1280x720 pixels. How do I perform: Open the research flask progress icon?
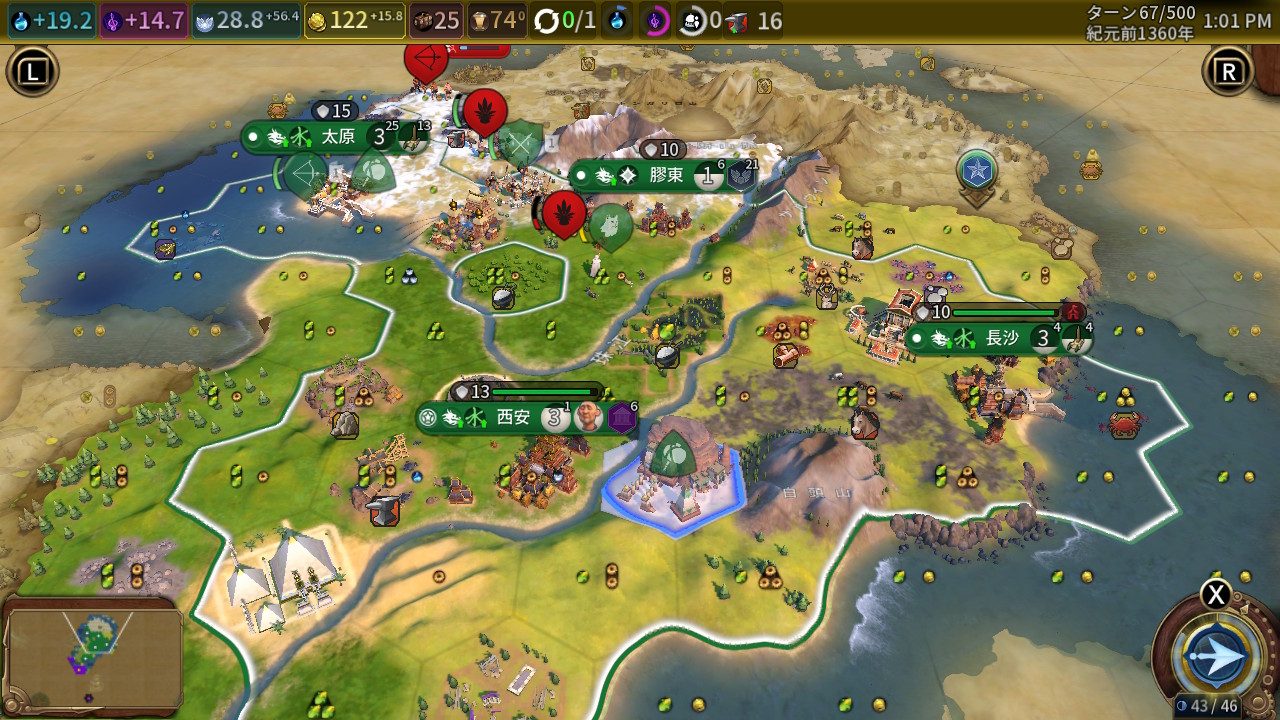pyautogui.click(x=619, y=21)
